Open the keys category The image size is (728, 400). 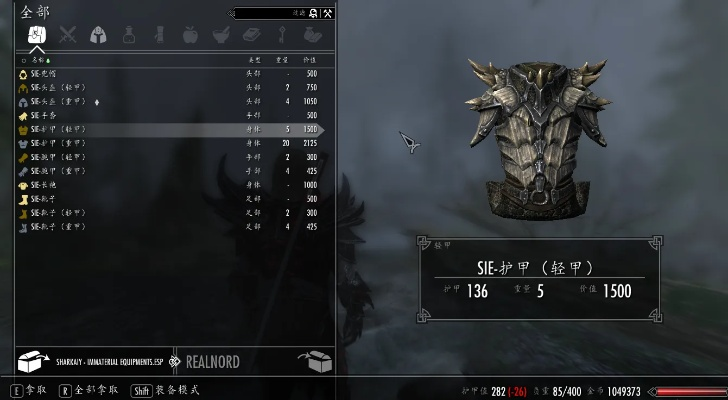click(282, 36)
